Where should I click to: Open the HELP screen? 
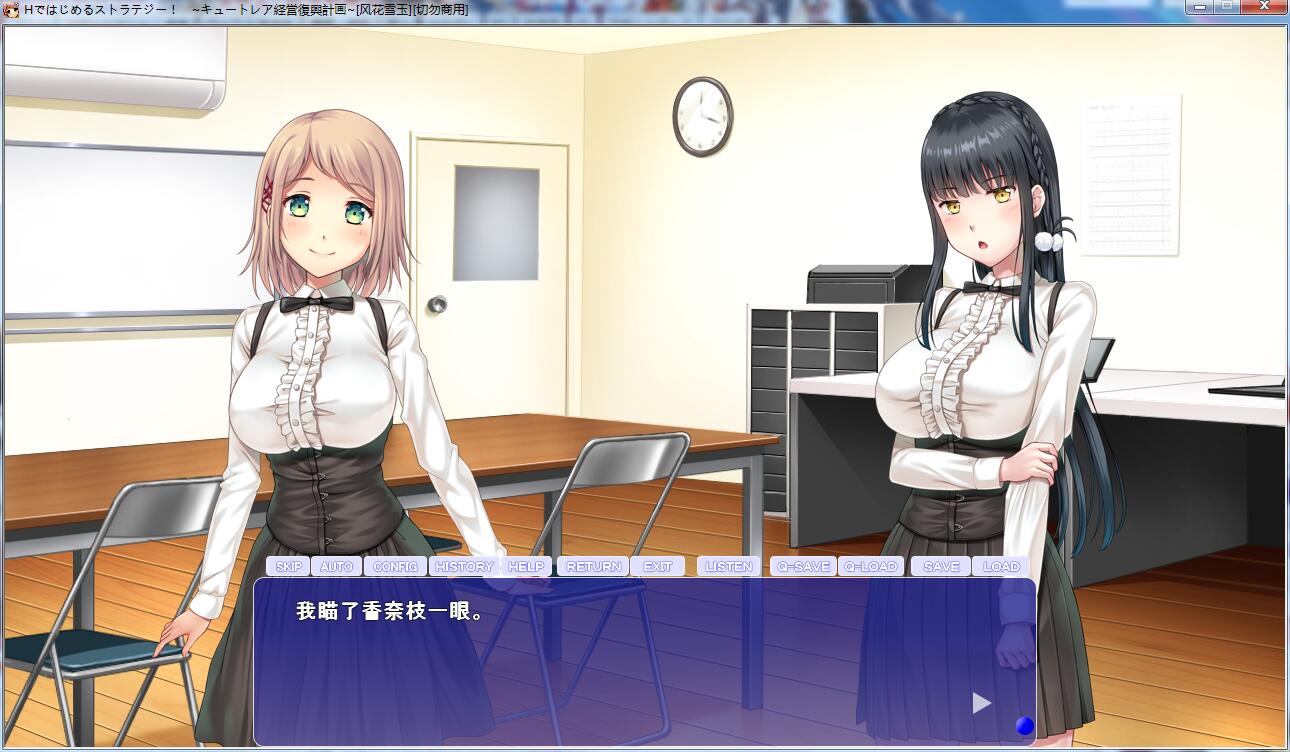[526, 566]
